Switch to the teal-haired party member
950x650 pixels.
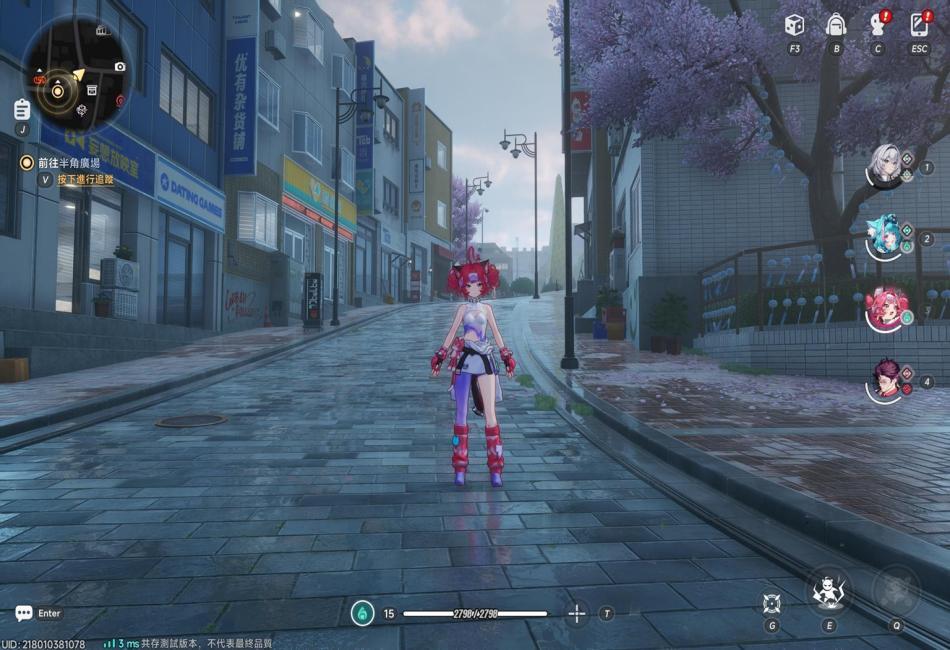click(x=885, y=237)
